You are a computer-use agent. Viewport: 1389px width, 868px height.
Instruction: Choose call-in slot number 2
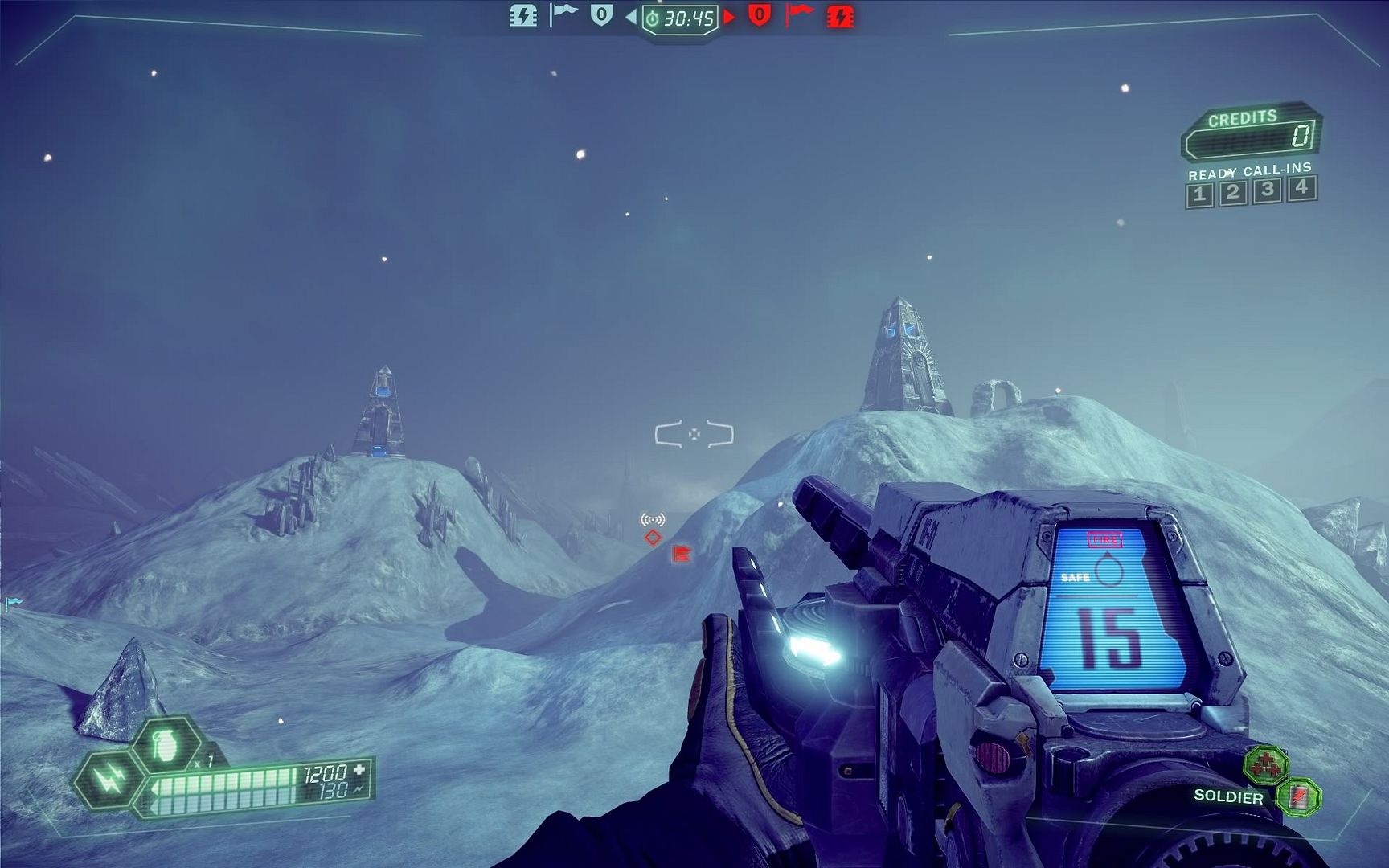coord(1233,193)
